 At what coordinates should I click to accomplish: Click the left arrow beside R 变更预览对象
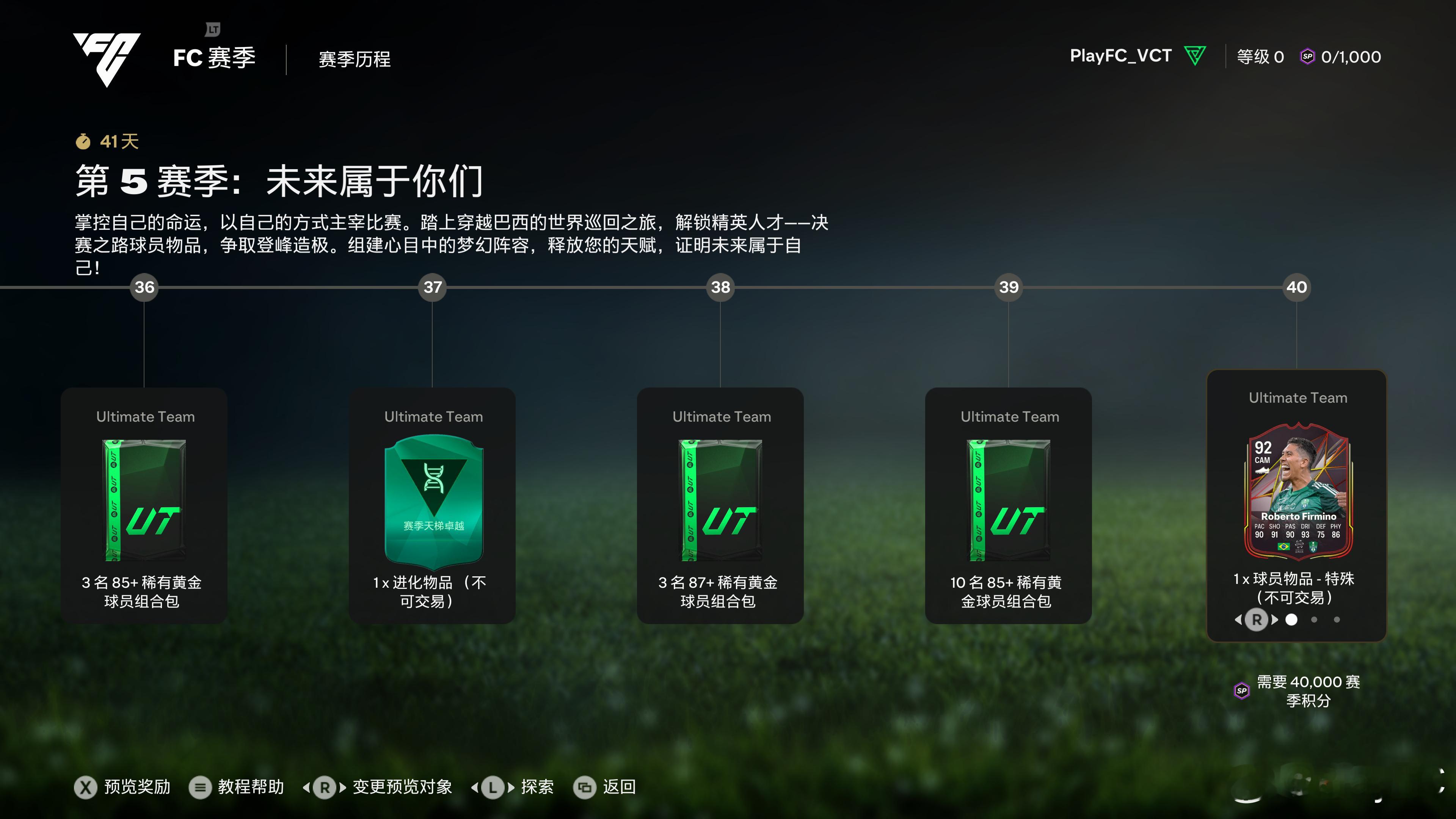[x=307, y=787]
